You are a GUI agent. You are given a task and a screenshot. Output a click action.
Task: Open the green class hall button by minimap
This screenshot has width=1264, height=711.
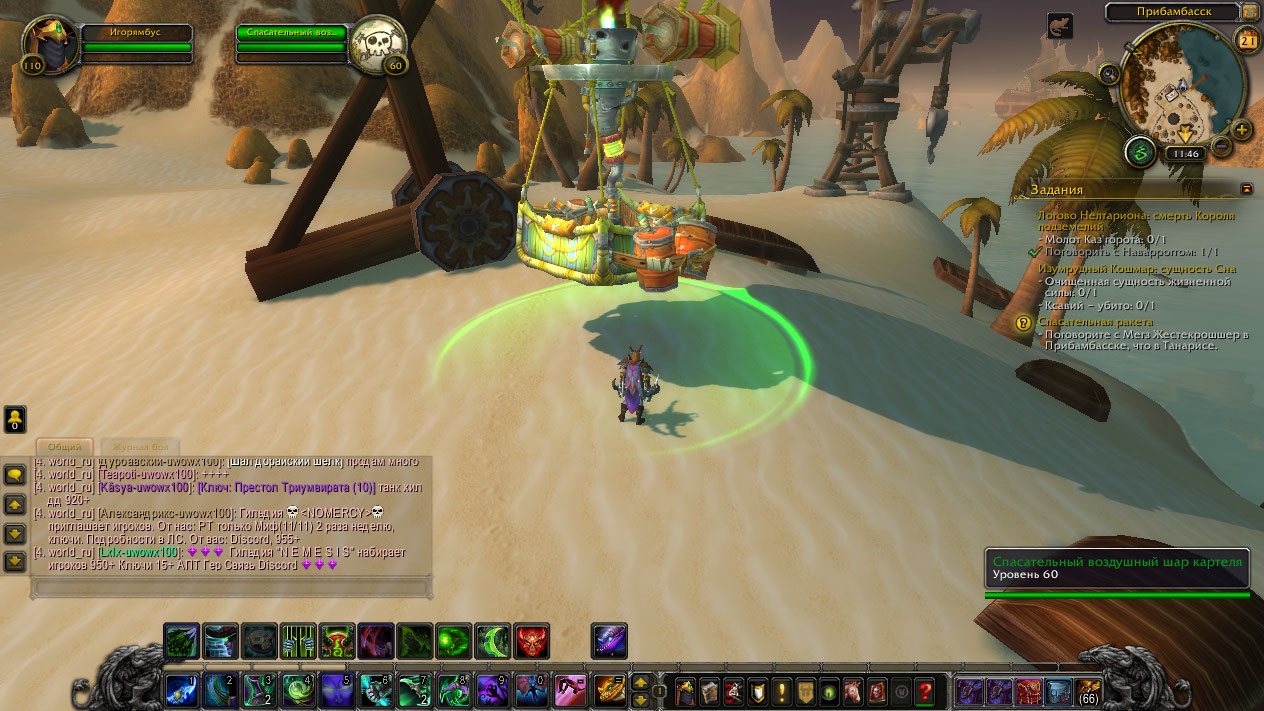(x=1140, y=153)
